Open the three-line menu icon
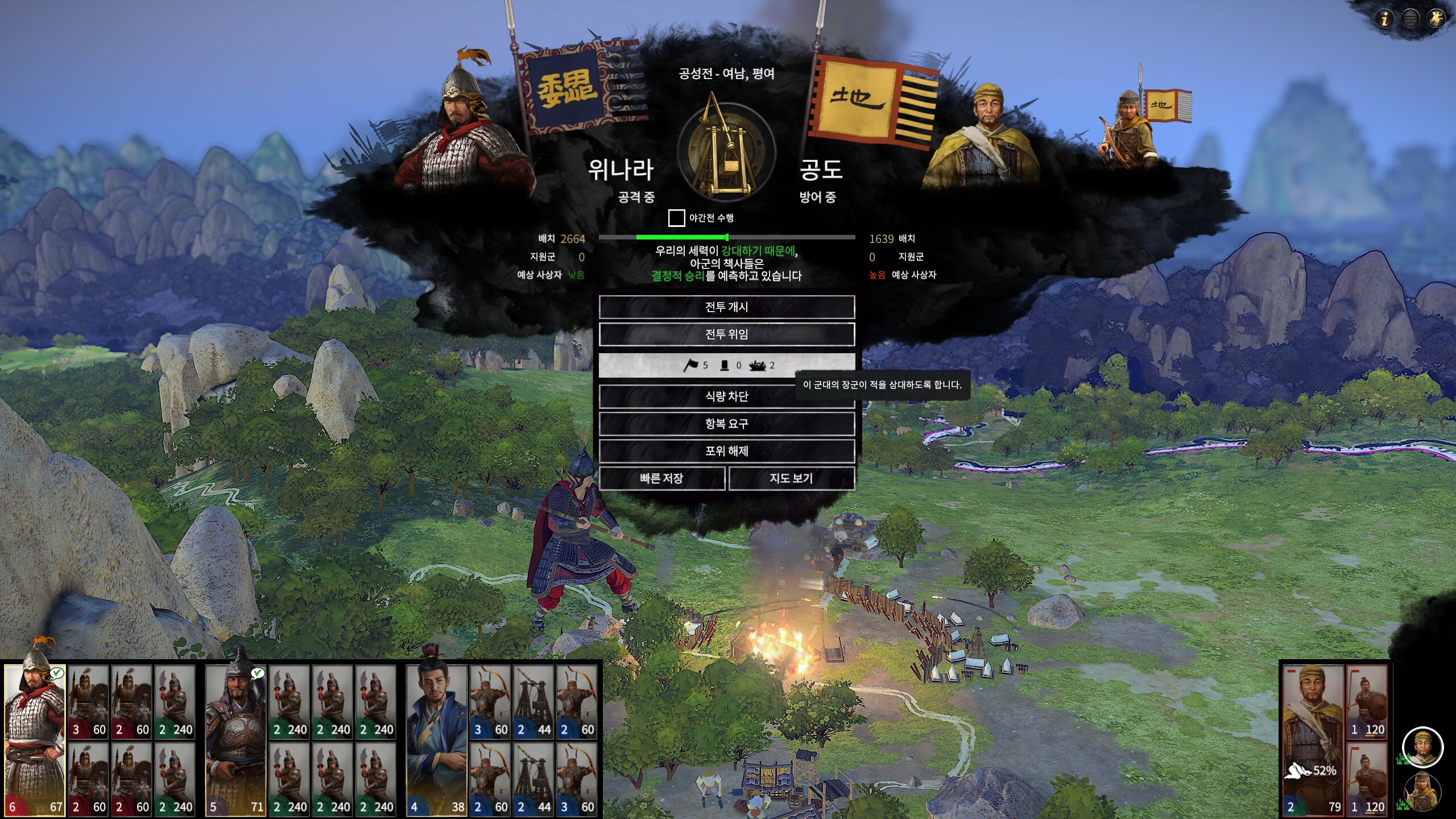The height and width of the screenshot is (819, 1456). (x=1410, y=19)
